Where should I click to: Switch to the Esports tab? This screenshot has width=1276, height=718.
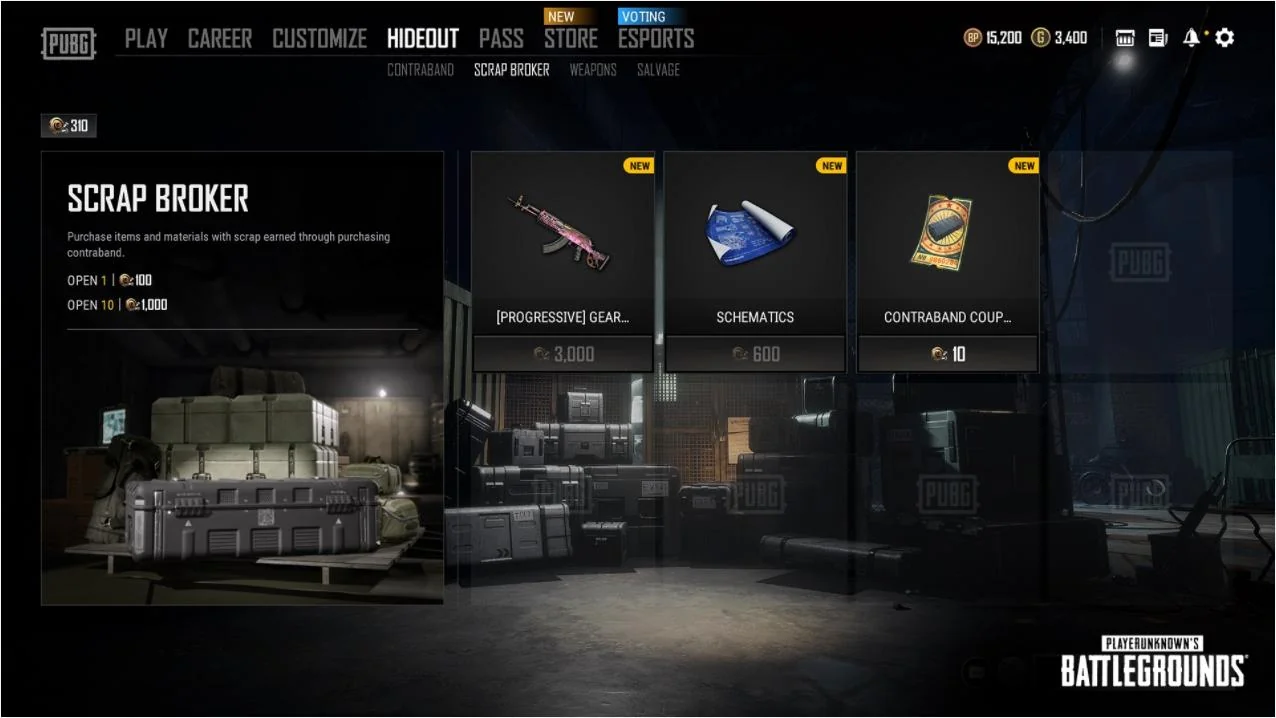tap(655, 39)
